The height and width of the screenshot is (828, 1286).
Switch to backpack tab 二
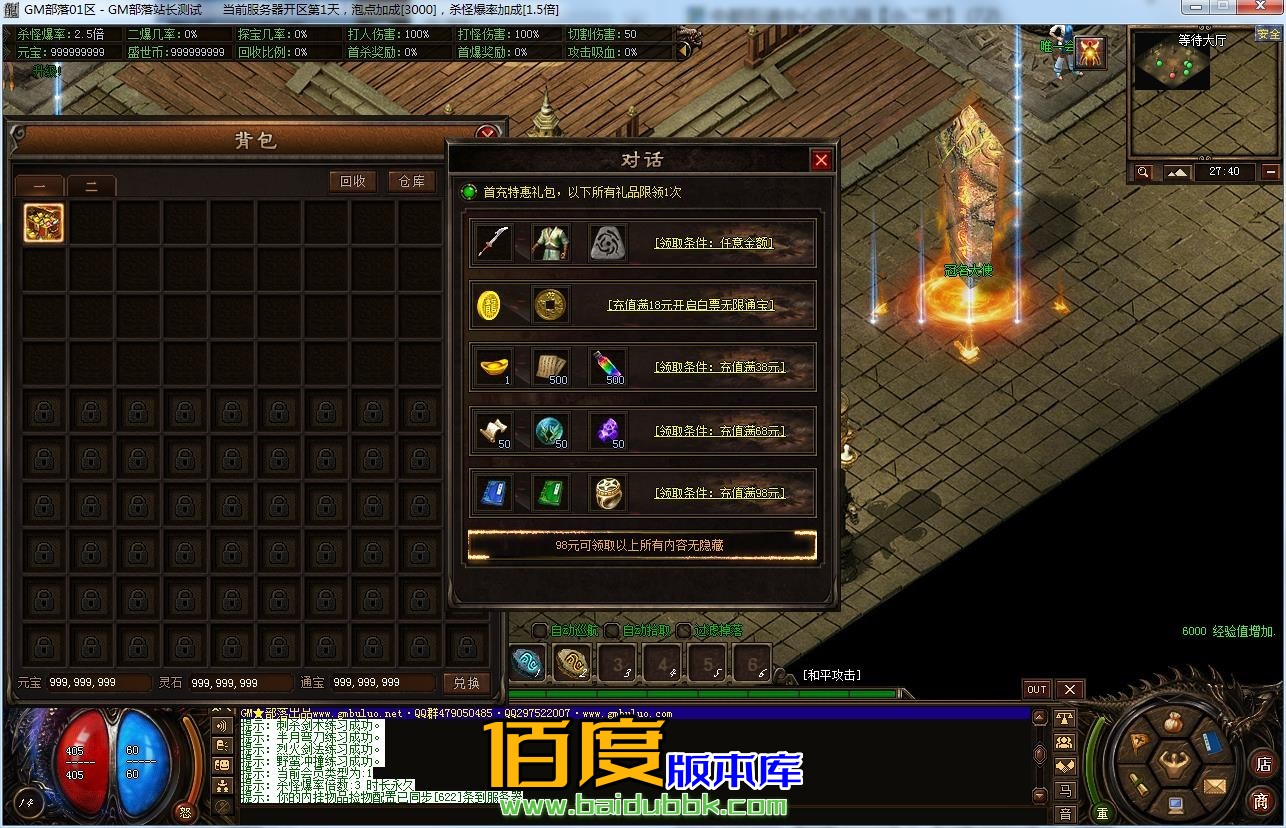(91, 184)
